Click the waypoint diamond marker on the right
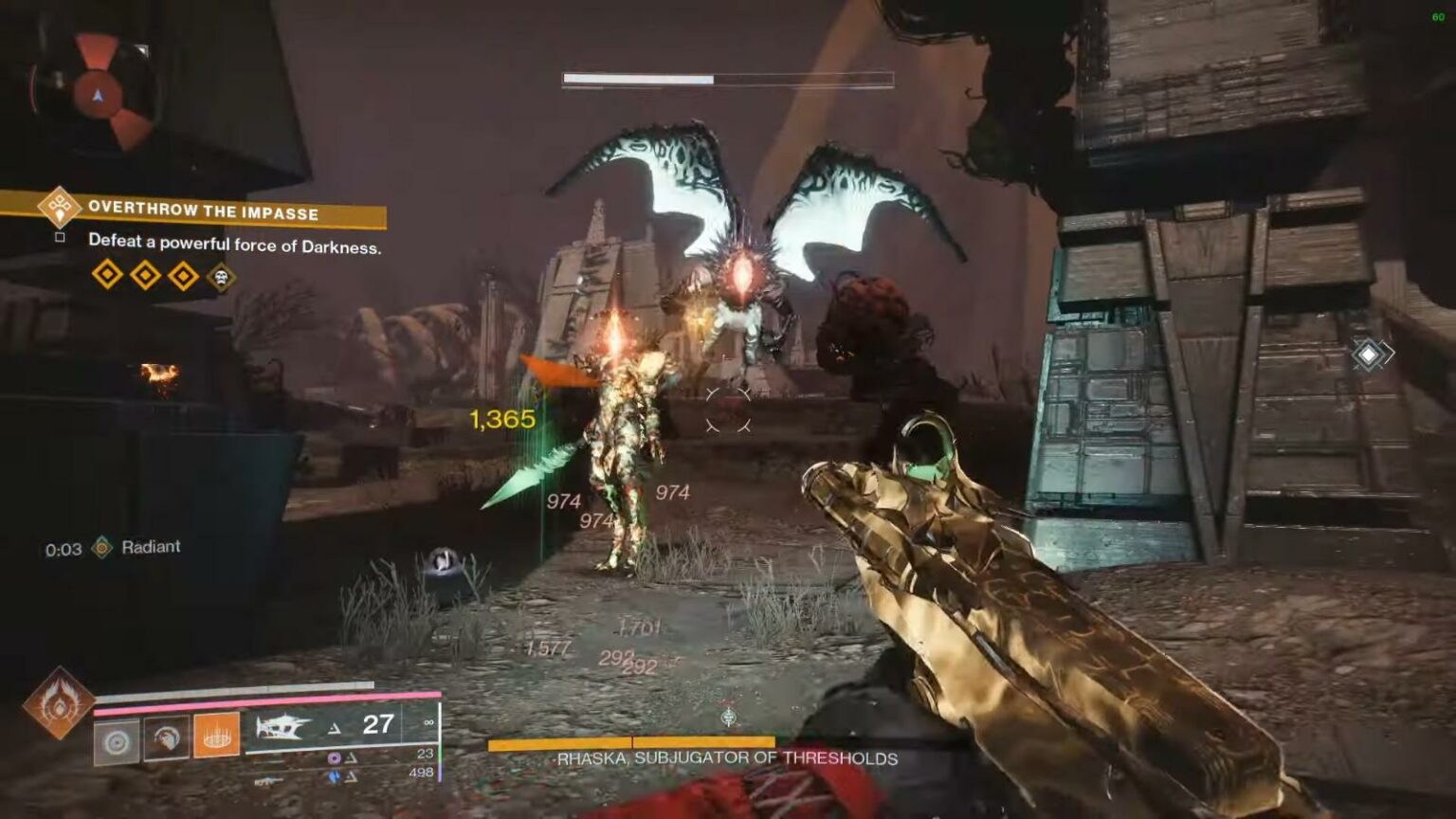1456x819 pixels. point(1368,354)
